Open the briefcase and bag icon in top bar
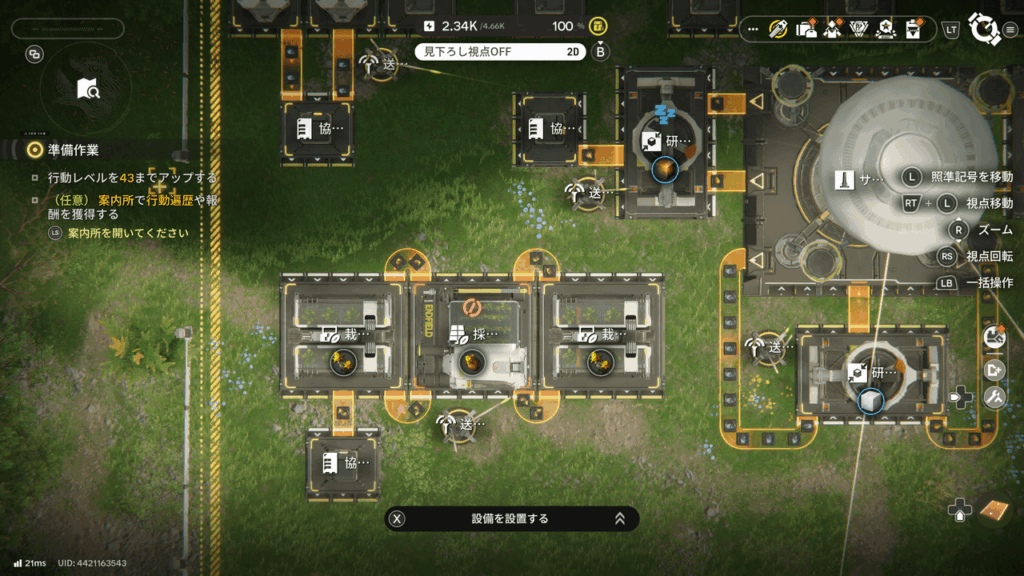Viewport: 1024px width, 576px height. coord(806,29)
